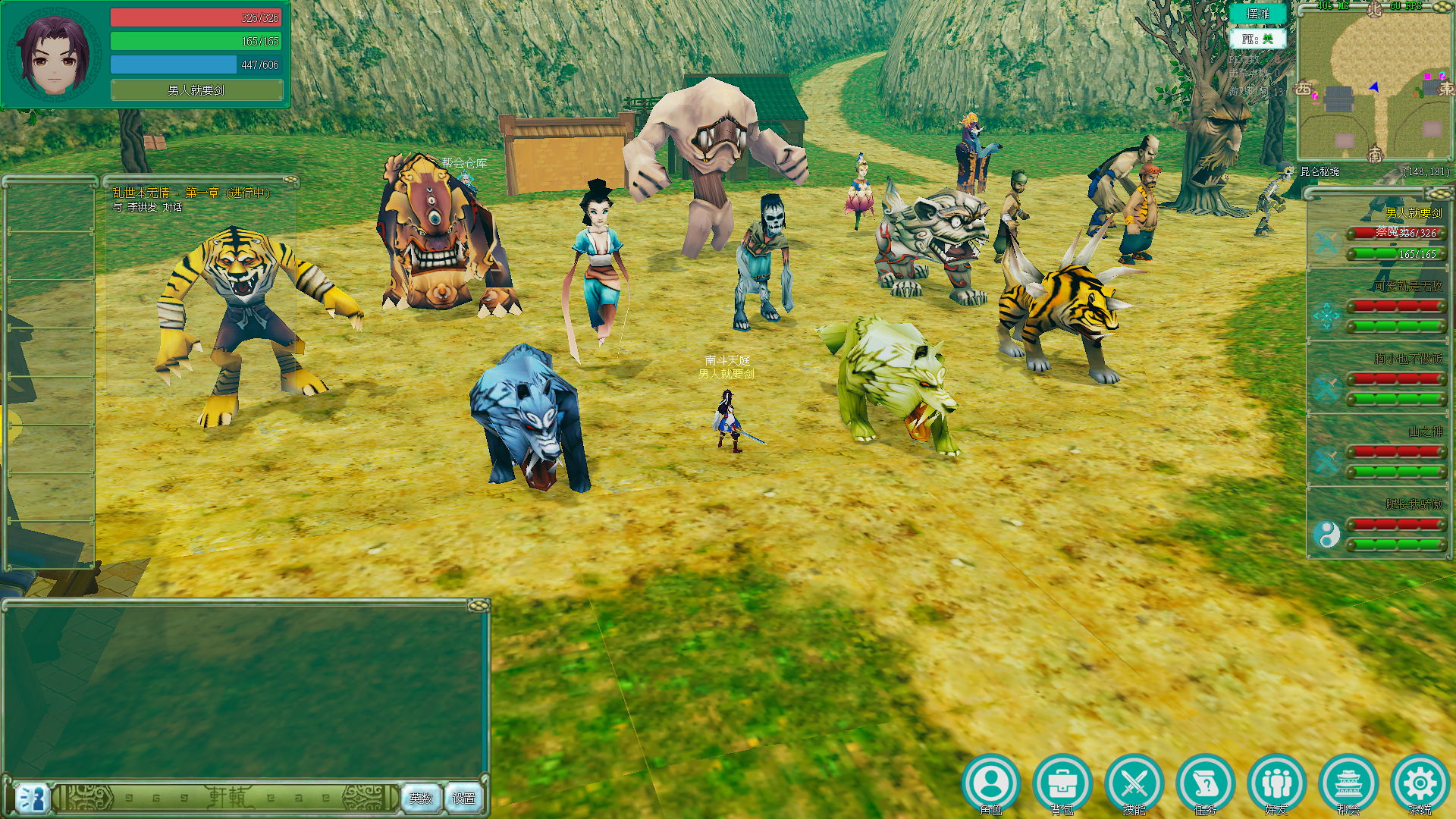Open the 技能 skills panel
This screenshot has height=819, width=1456.
[x=1134, y=783]
